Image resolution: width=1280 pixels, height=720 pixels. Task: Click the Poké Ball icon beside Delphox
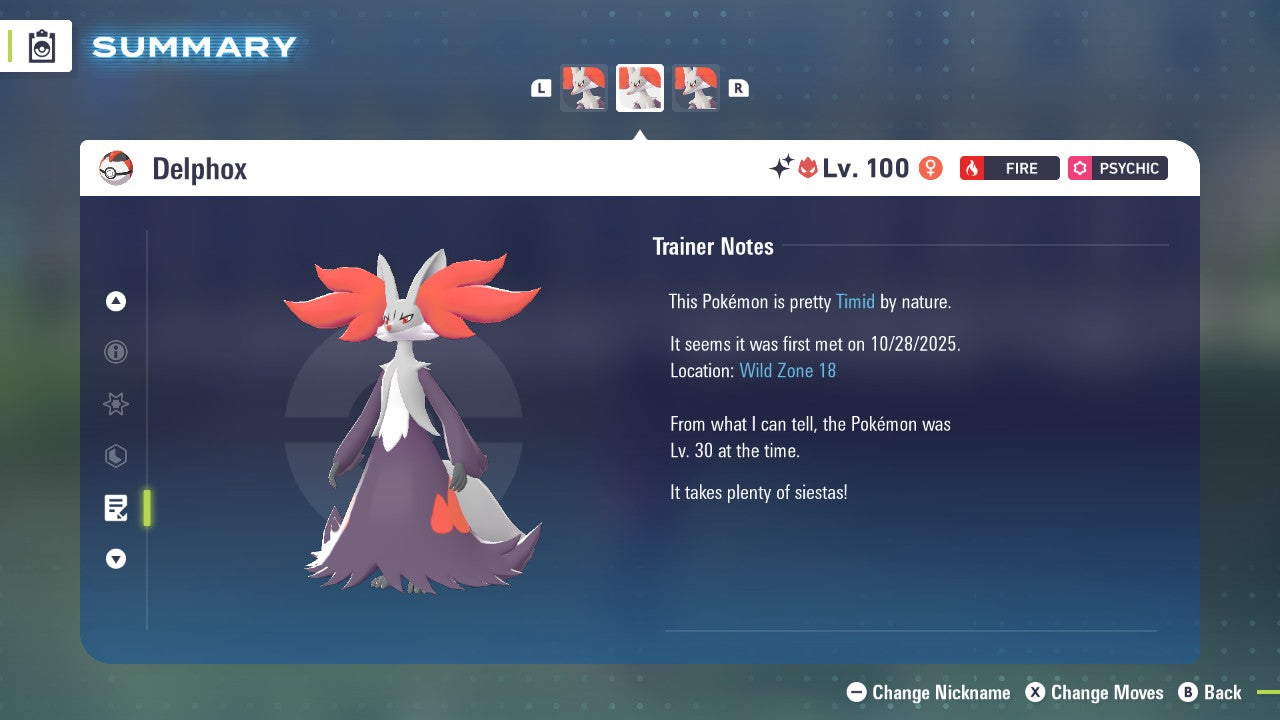tap(115, 168)
